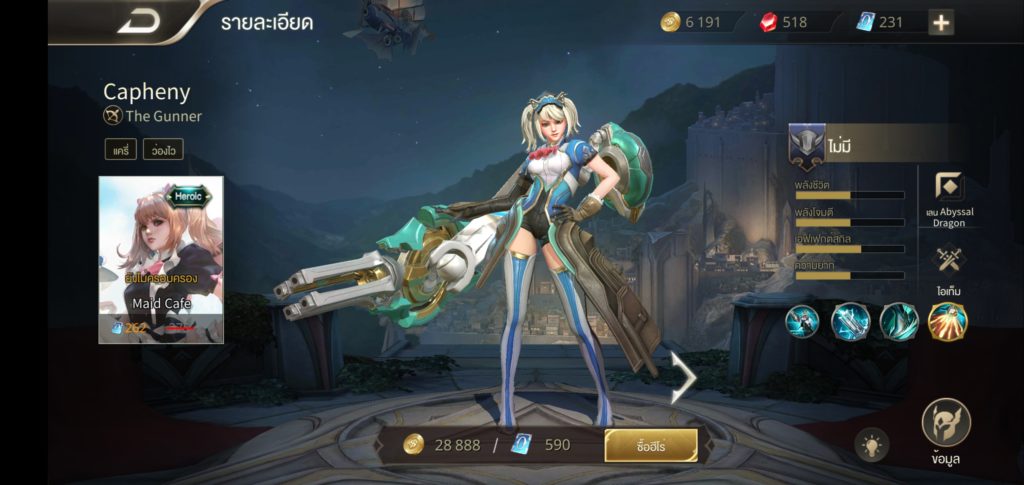The height and width of the screenshot is (485, 1024).
Task: Buy the hero with the yellow button
Action: pos(651,445)
